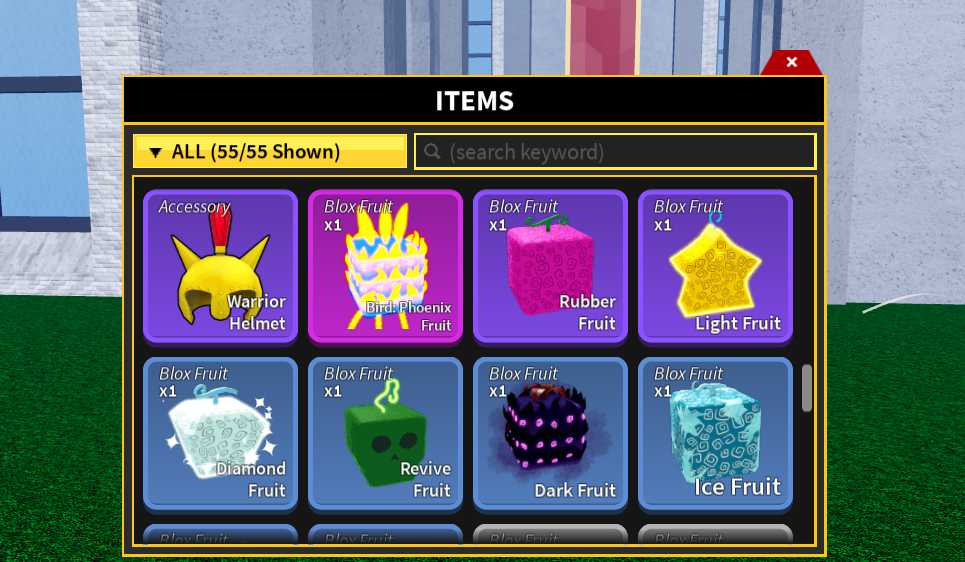Choose the Revive Fruit item
965x562 pixels.
385,432
